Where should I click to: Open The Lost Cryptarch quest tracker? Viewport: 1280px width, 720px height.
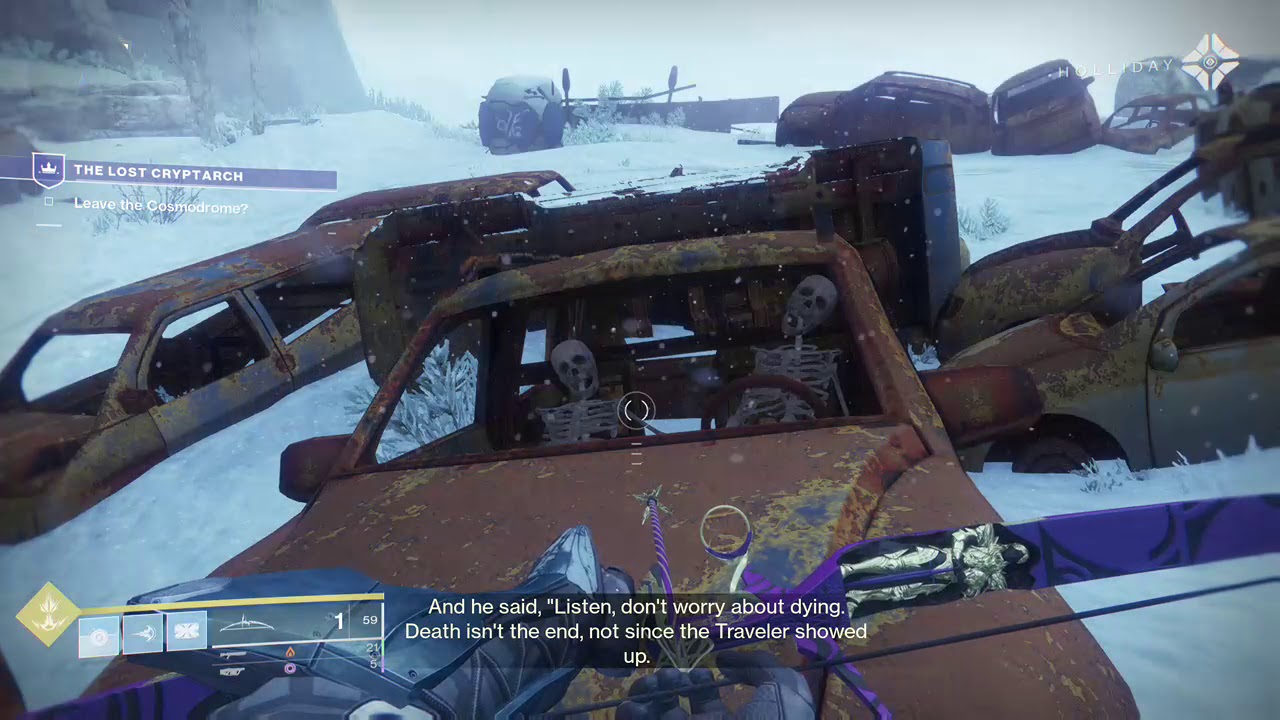click(158, 174)
